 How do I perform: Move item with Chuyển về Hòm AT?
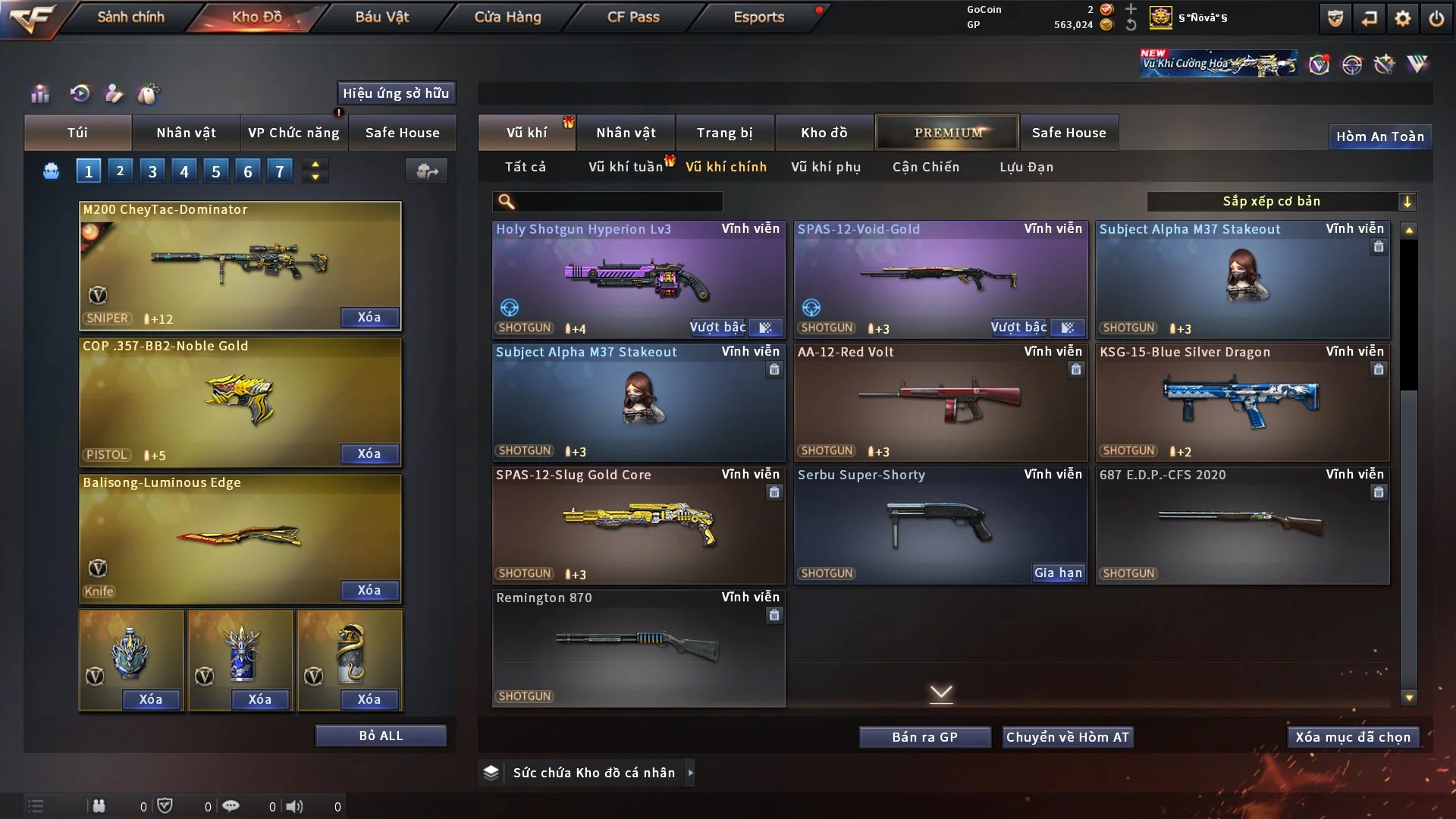coord(1067,737)
